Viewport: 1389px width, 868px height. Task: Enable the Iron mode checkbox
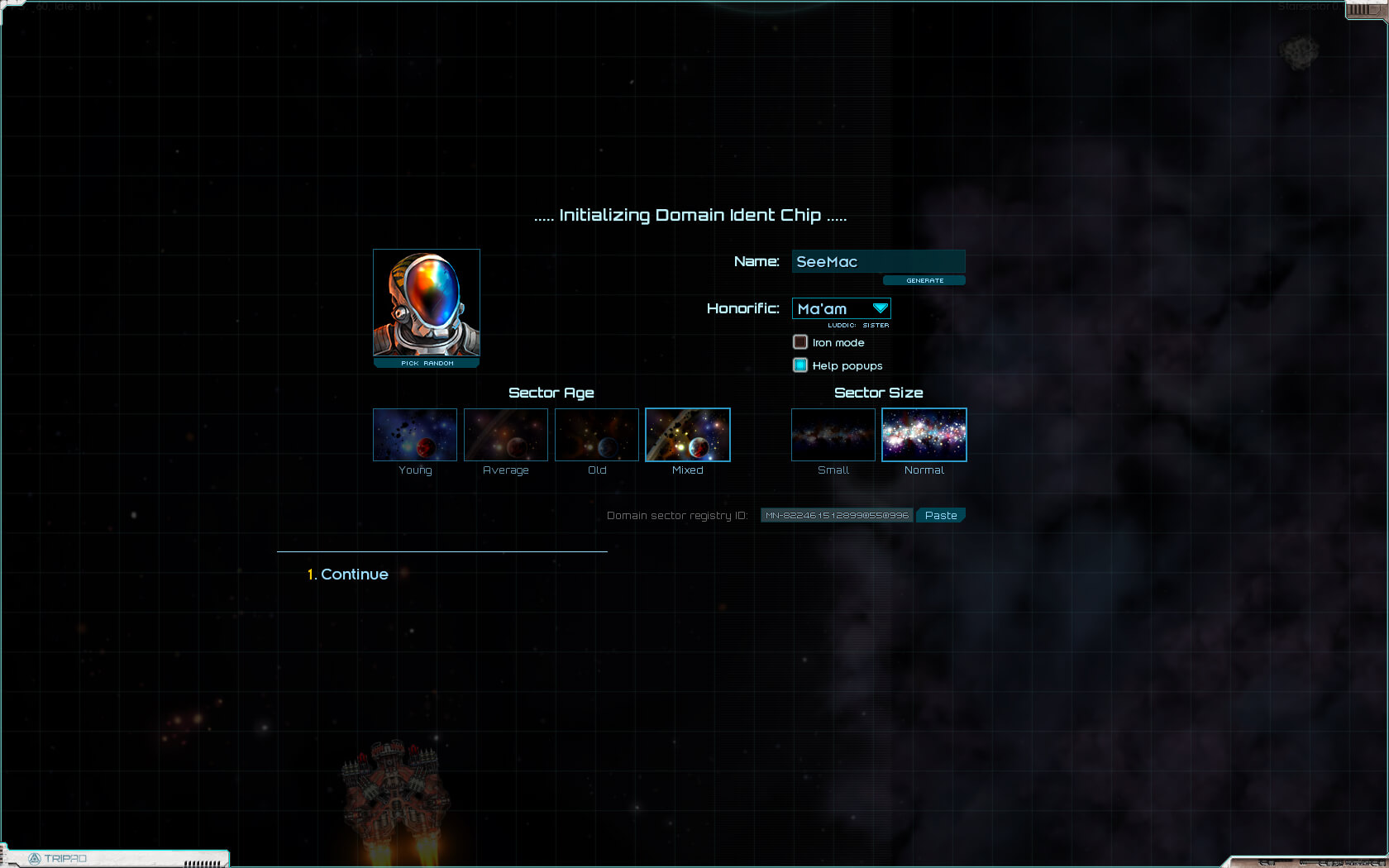(800, 342)
